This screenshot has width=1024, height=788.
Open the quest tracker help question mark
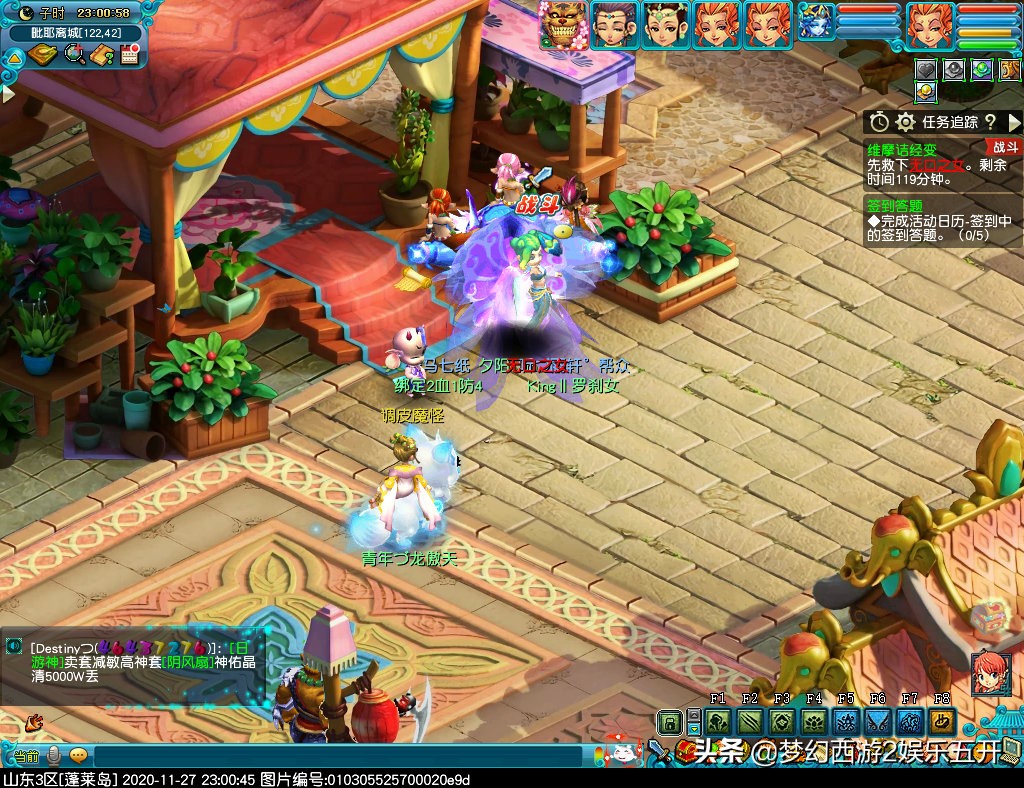click(x=989, y=122)
